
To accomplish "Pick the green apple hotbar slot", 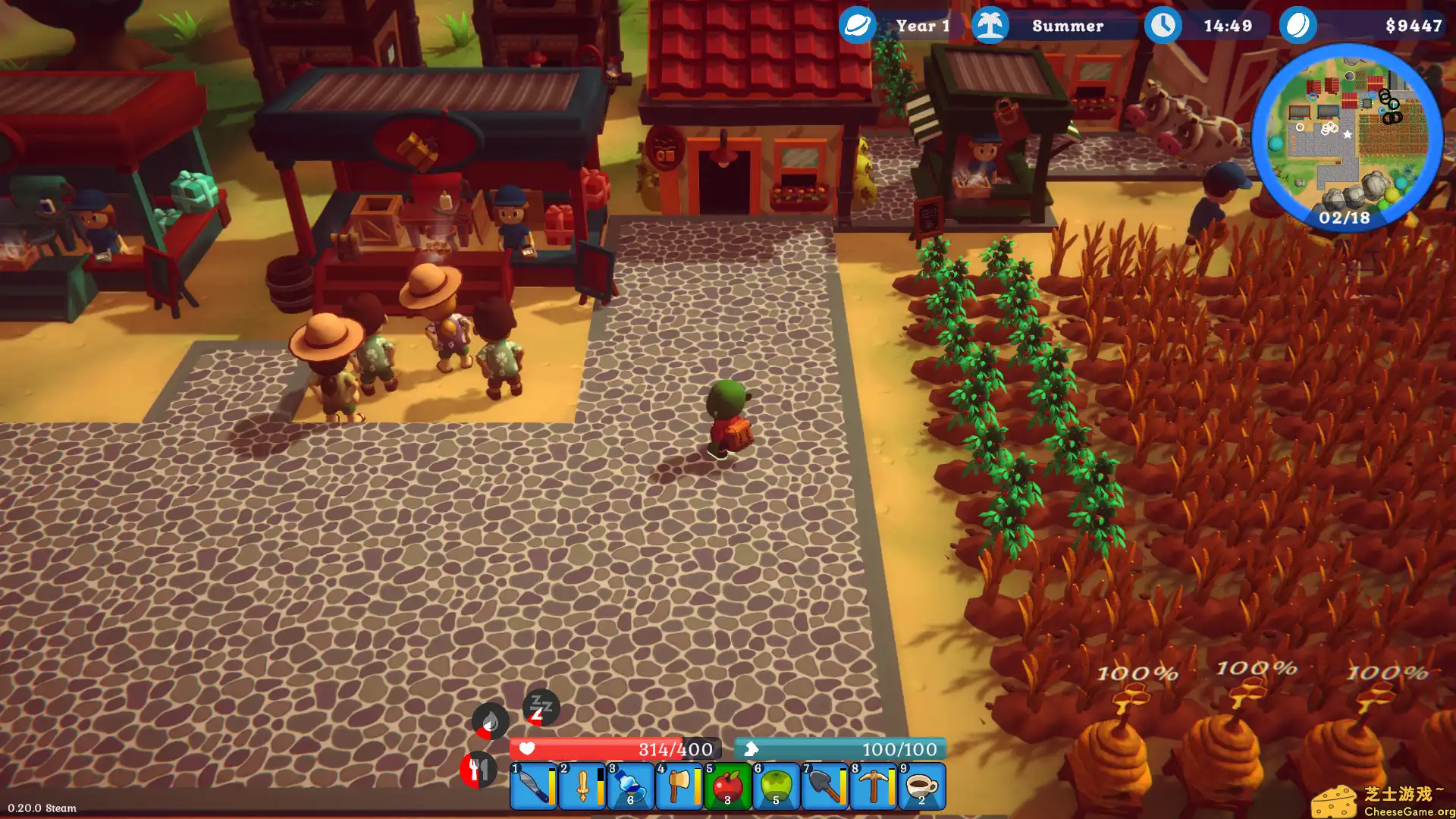I will point(777,786).
